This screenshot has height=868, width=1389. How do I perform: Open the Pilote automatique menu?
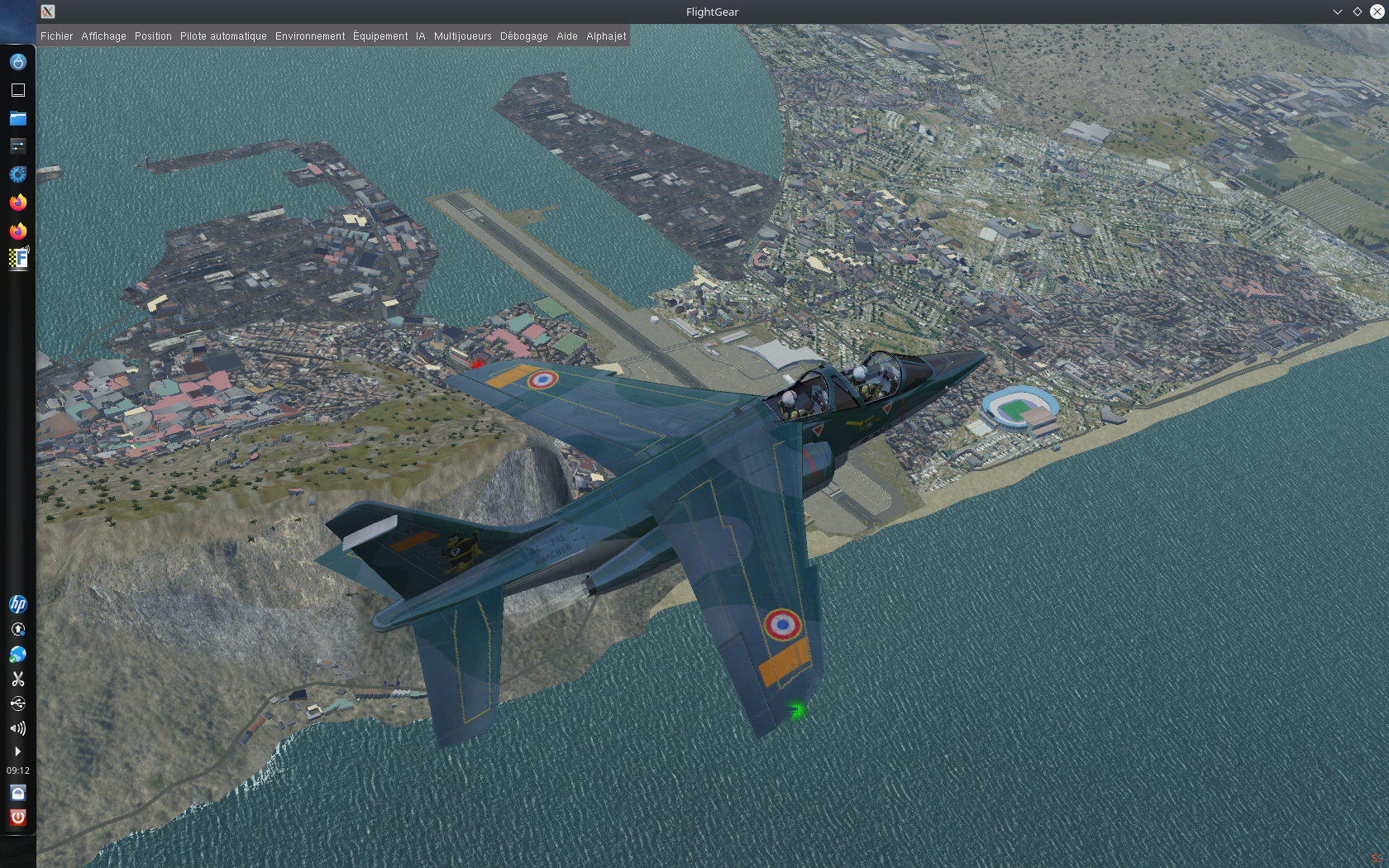(x=223, y=36)
